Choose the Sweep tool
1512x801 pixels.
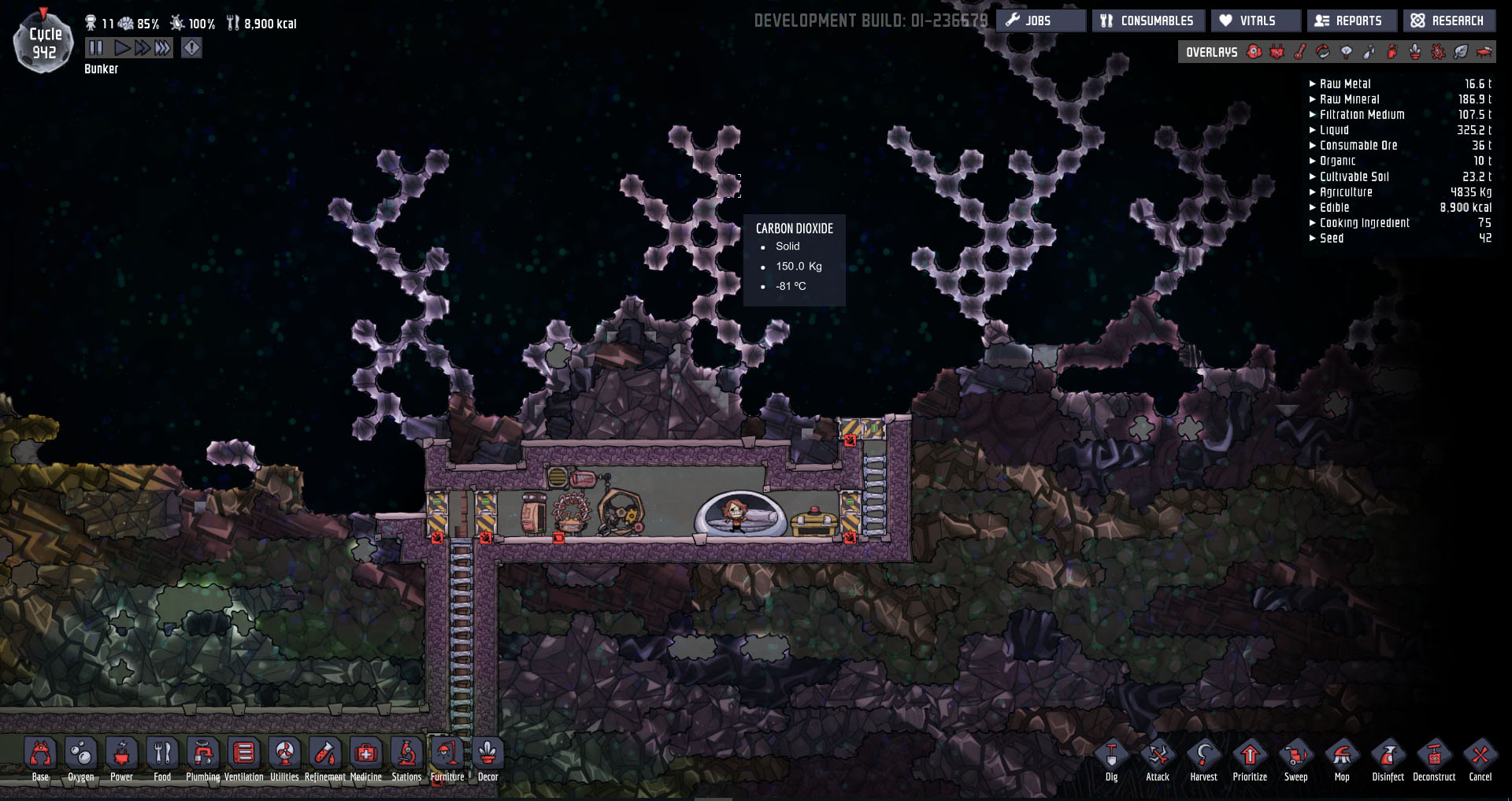(x=1295, y=758)
